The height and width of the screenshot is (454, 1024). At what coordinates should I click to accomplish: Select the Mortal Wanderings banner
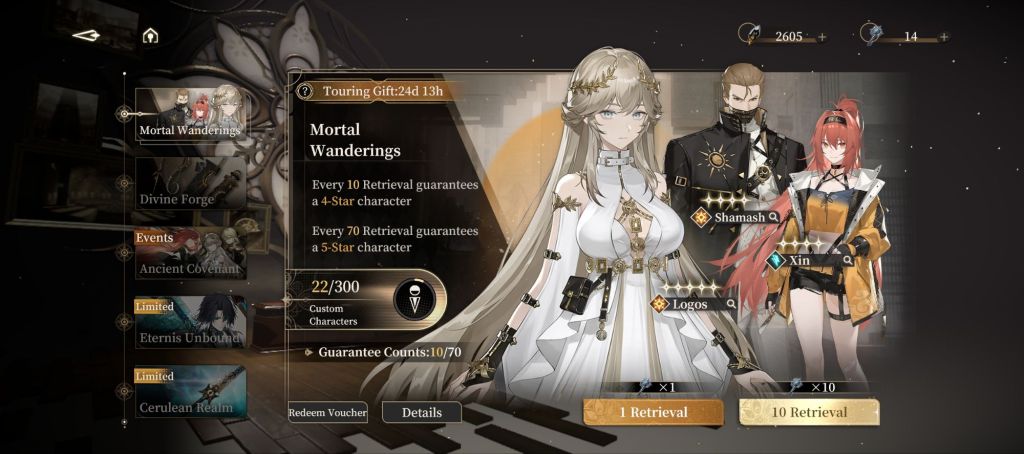[190, 114]
